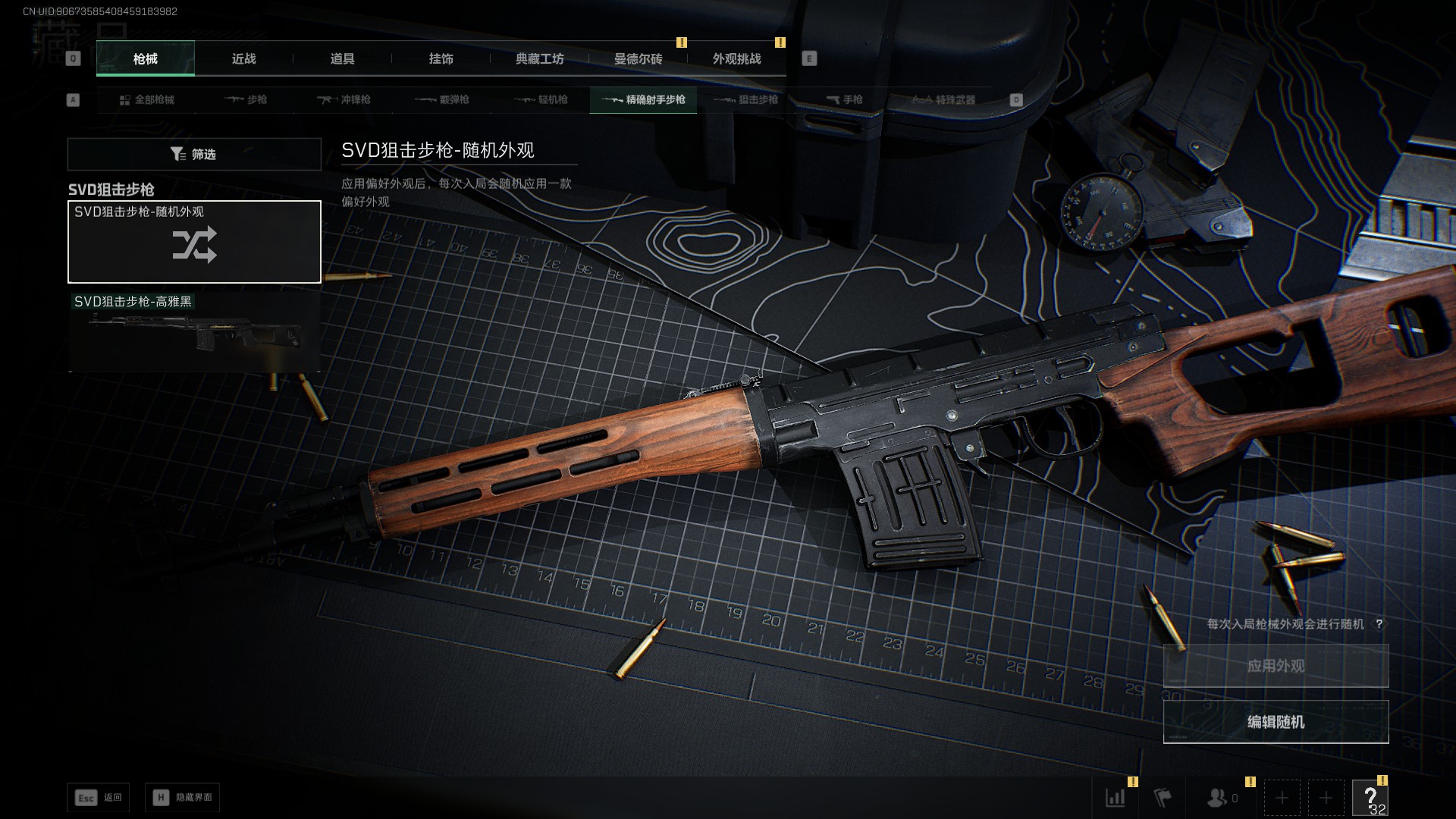Open the bar-chart stats icon
This screenshot has width=1456, height=819.
click(1116, 798)
